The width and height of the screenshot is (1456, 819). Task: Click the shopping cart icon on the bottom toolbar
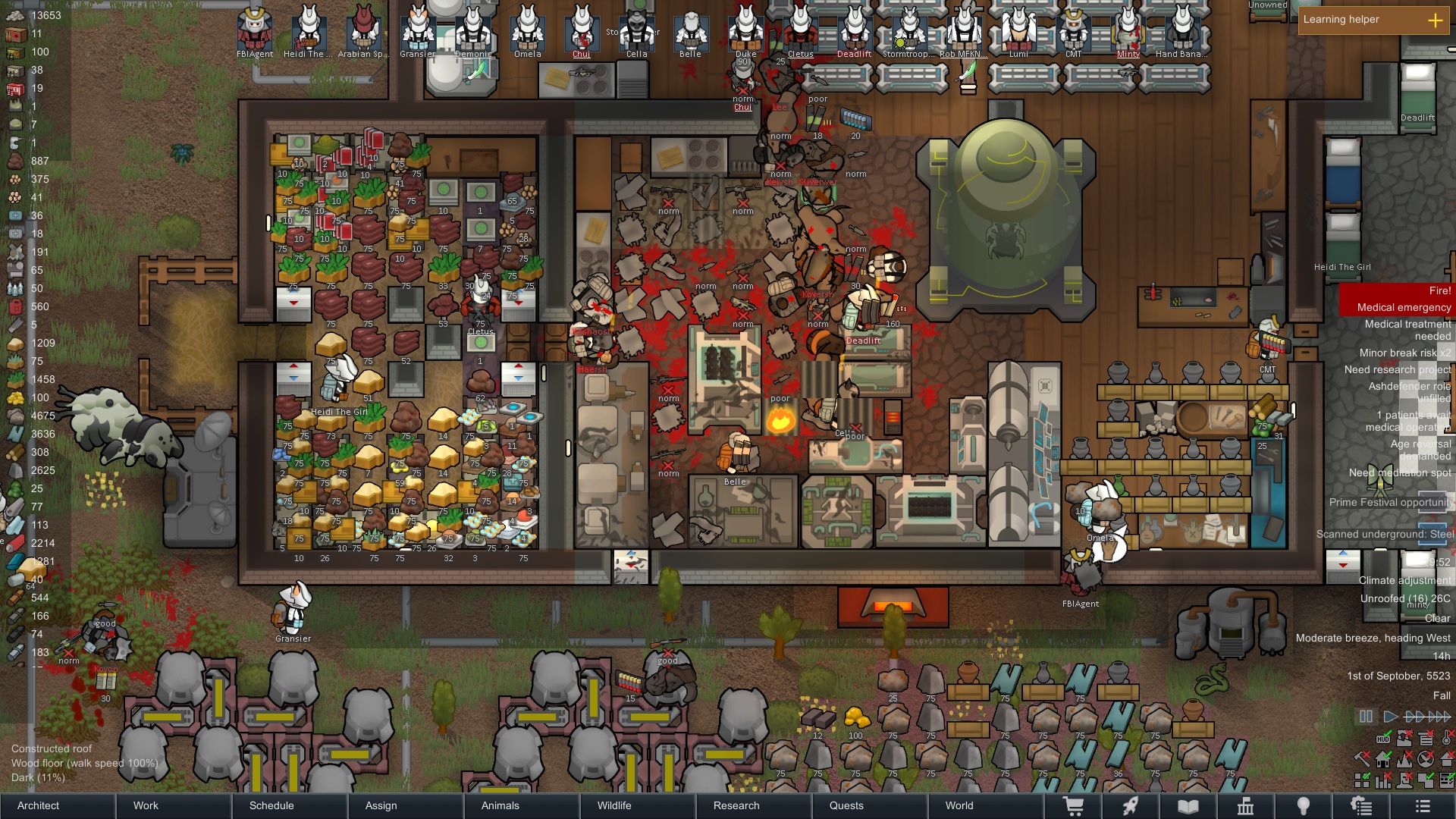point(1074,805)
